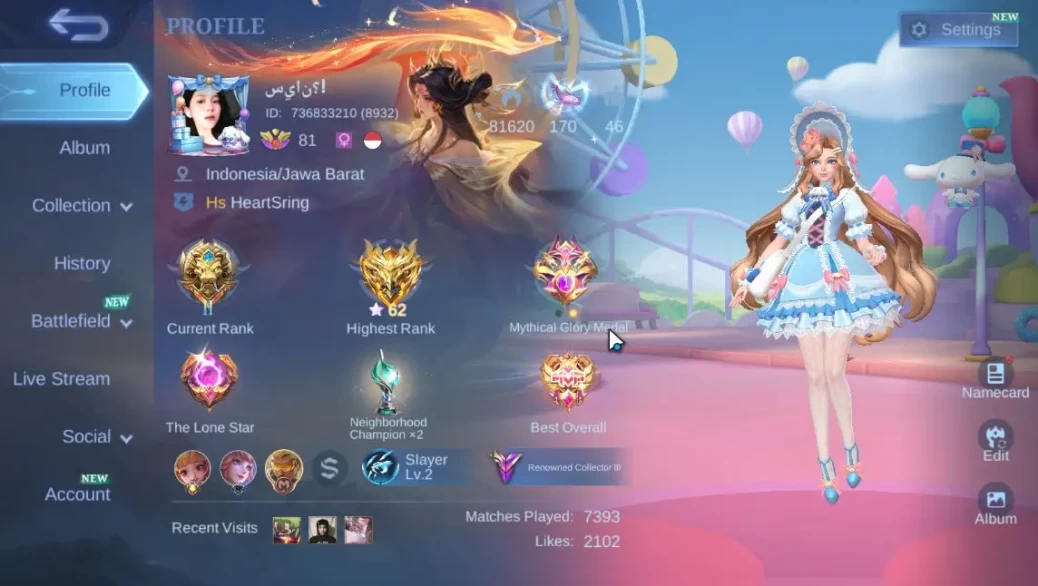View the Best Overall badge
Viewport: 1038px width, 586px height.
(x=568, y=381)
